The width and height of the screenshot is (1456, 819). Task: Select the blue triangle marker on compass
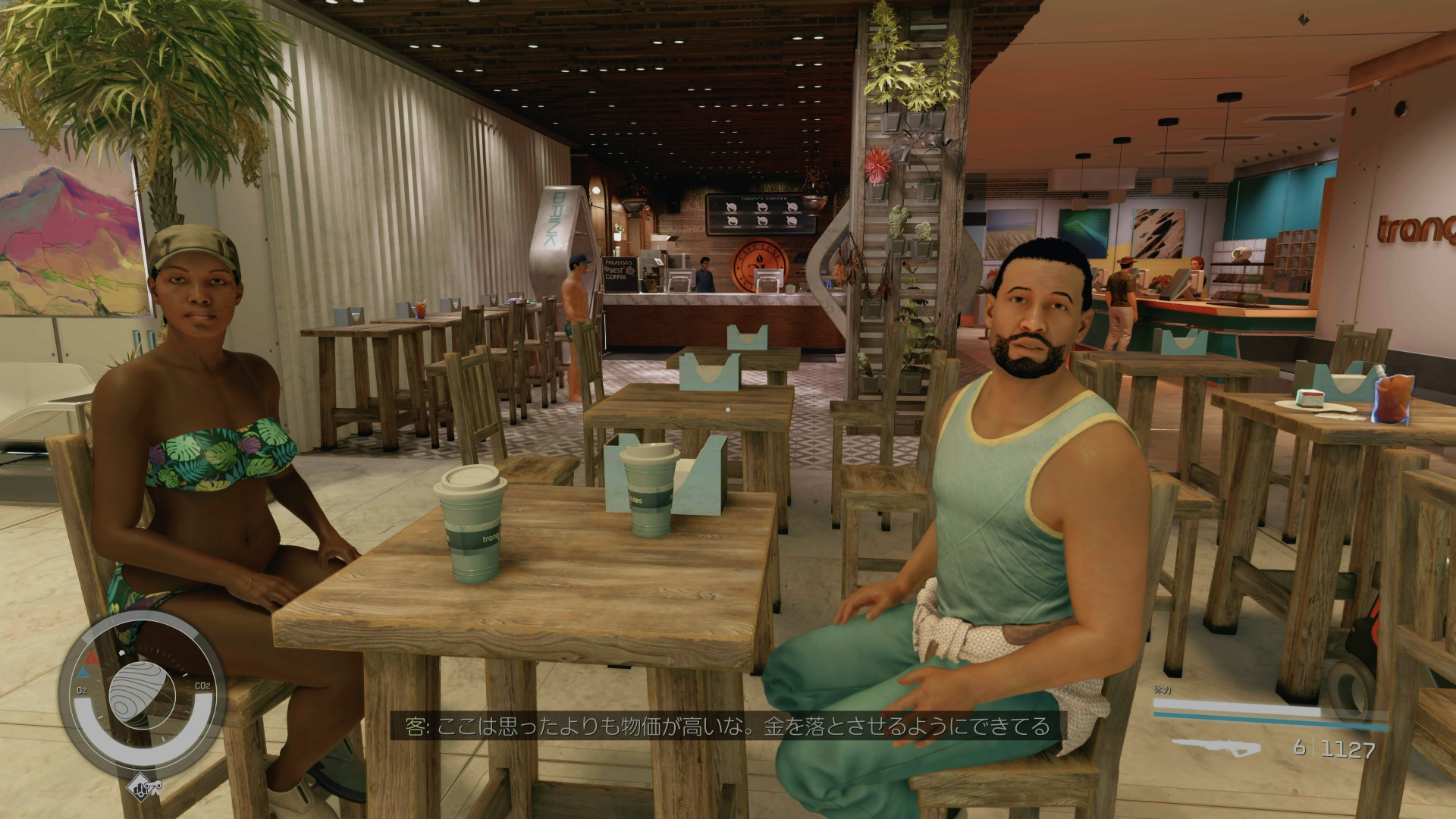click(x=83, y=673)
